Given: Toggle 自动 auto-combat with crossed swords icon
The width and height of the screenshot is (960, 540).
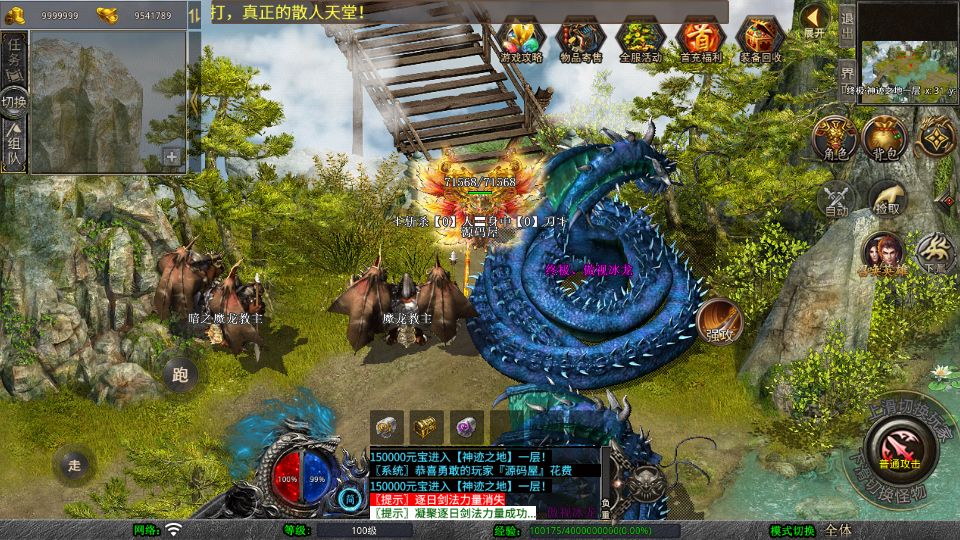Looking at the screenshot, I should point(835,199).
